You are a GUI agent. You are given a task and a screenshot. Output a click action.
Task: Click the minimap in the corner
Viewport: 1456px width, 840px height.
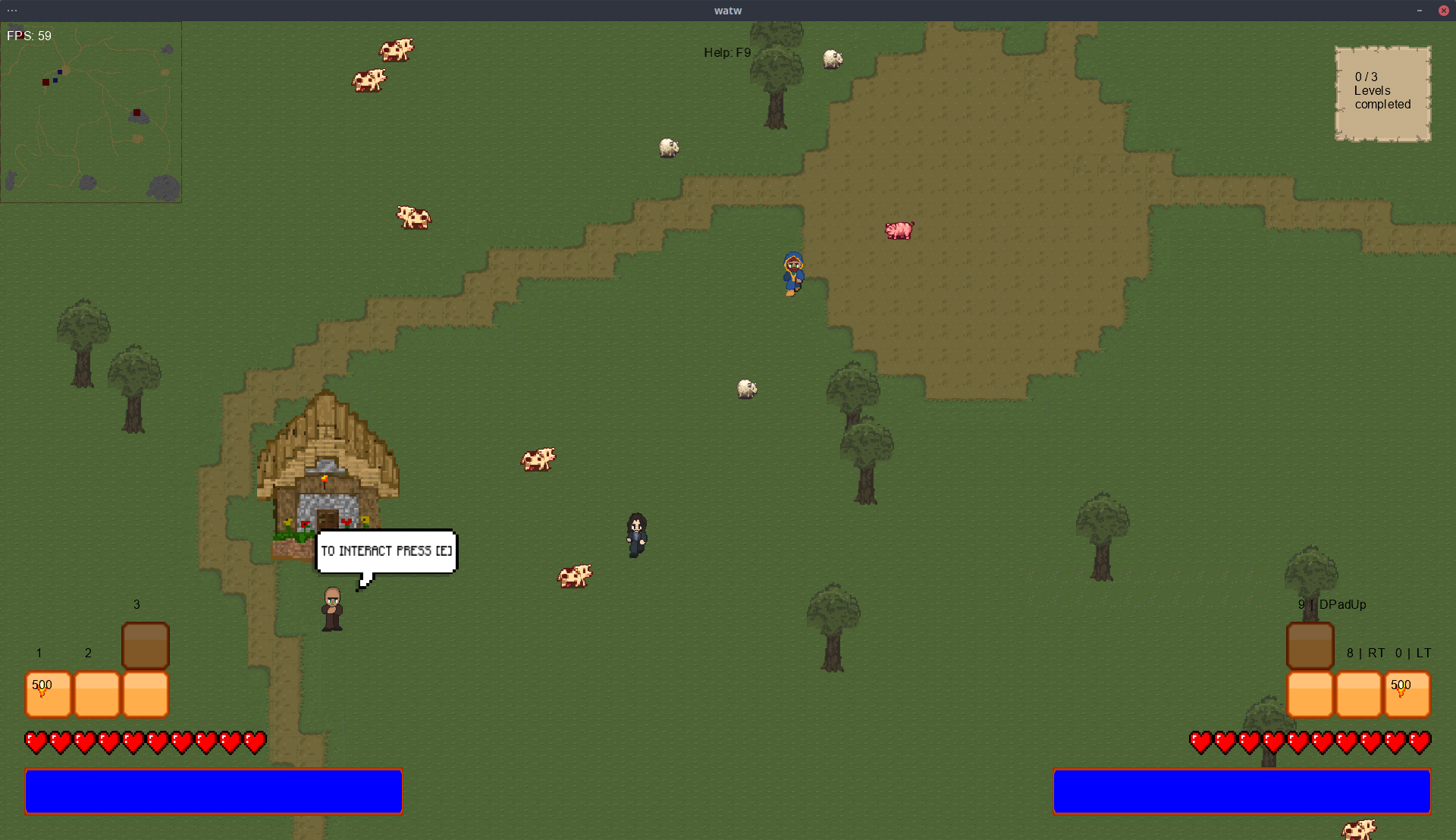[91, 112]
